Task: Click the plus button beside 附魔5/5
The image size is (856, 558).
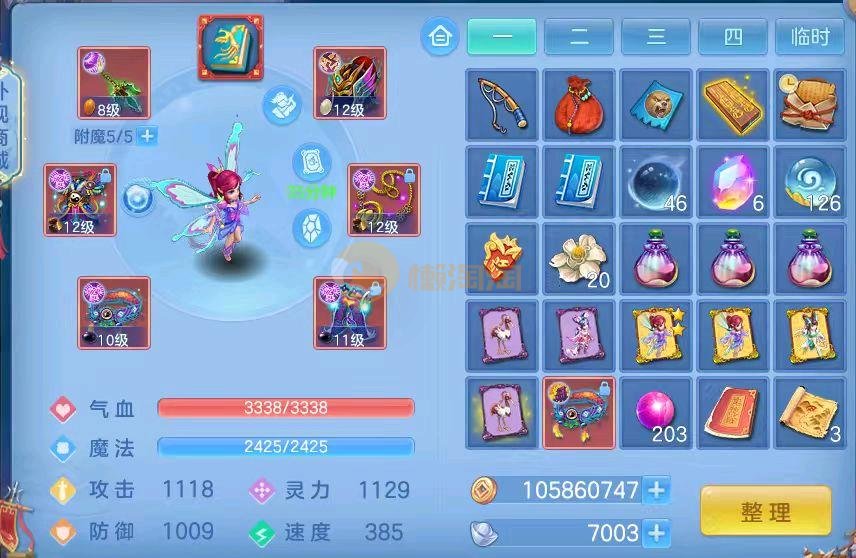Action: [x=147, y=136]
